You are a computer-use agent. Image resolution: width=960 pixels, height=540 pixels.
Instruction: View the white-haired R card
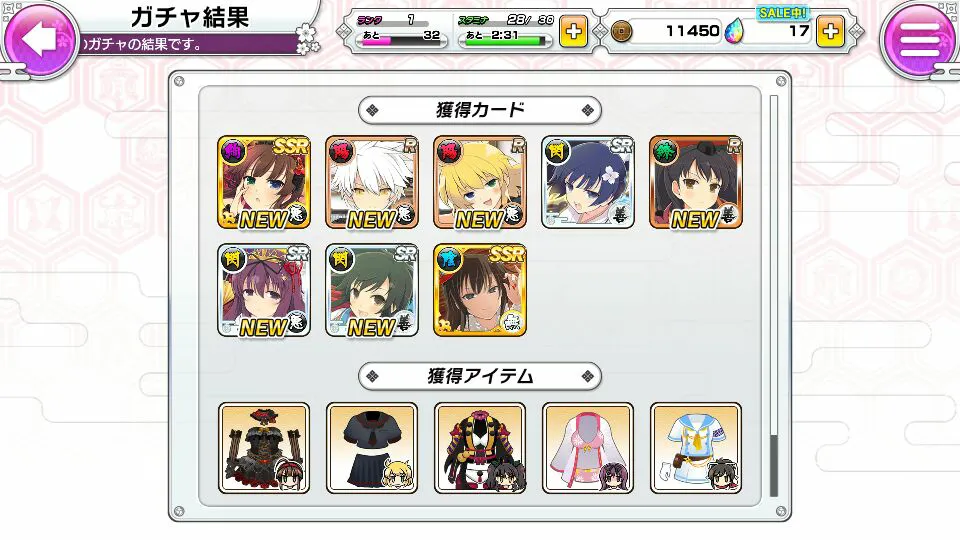(372, 182)
